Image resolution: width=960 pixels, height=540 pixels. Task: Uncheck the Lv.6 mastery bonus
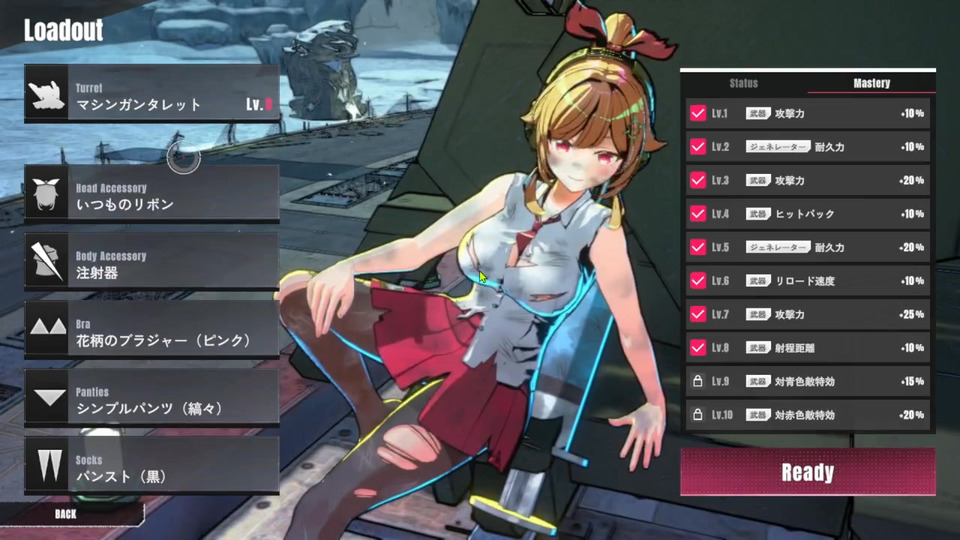(698, 281)
